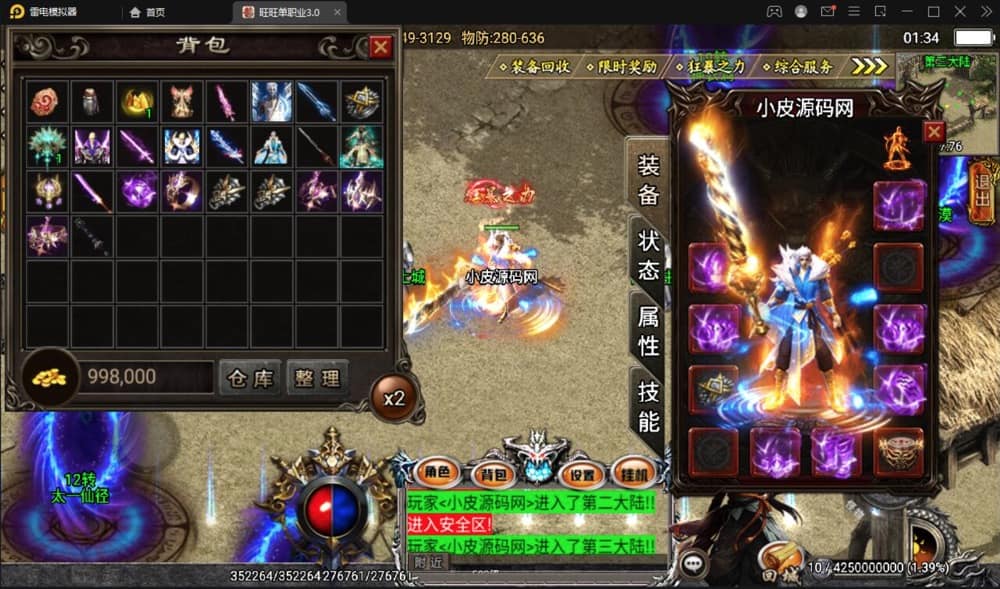Screen dimensions: 1000x589
Task: Toggle auto-battle with the 挂机 button
Action: 632,473
